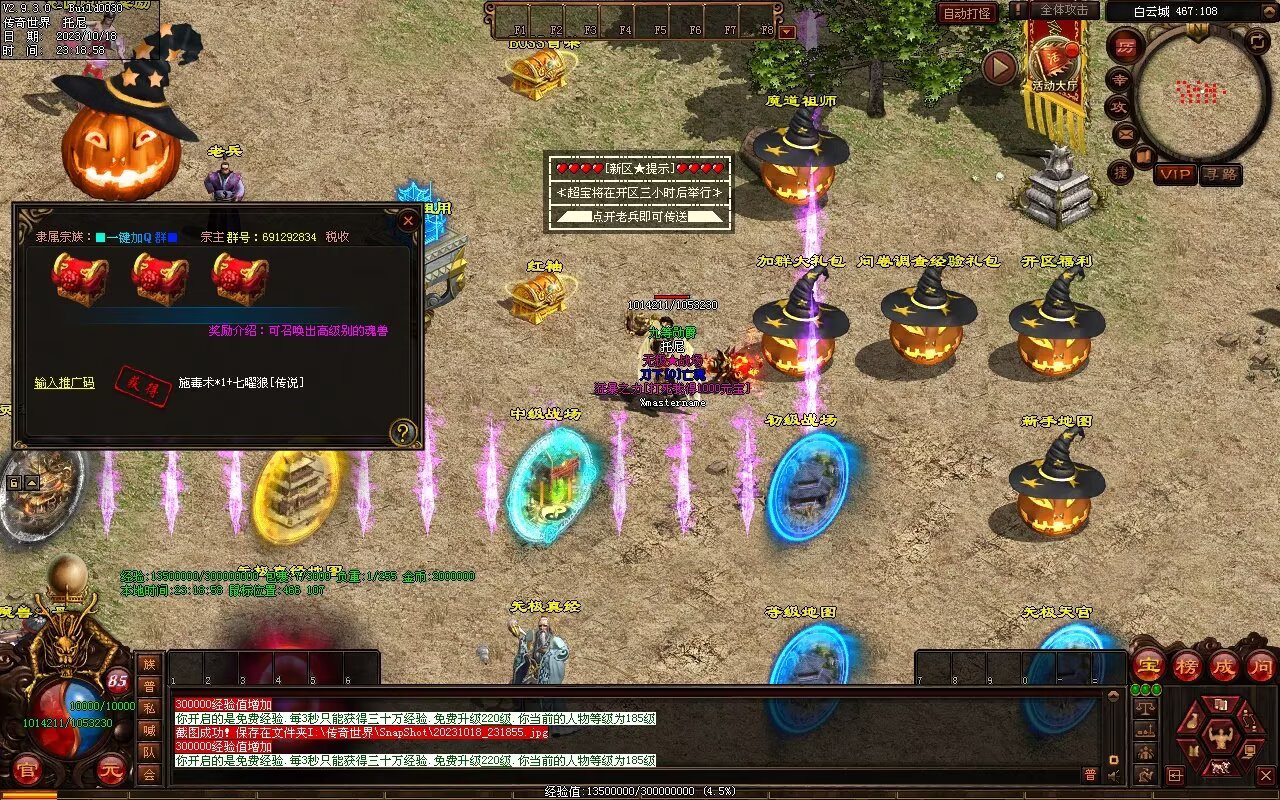Open the mail envelope icon

(x=1125, y=133)
